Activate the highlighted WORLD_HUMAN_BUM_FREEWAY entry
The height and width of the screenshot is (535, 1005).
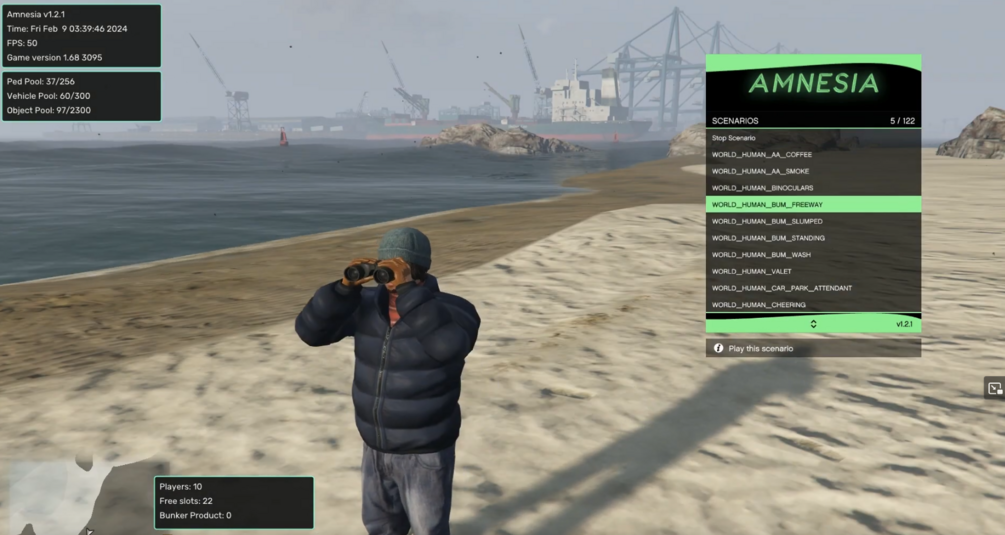pos(812,205)
